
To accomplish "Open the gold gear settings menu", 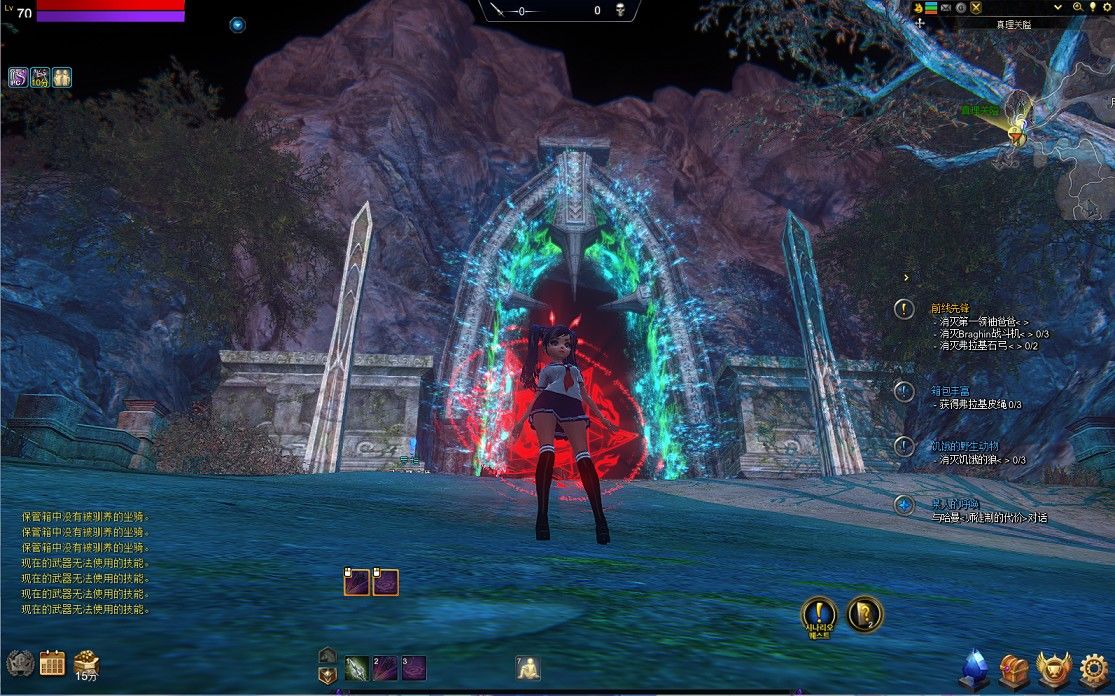I will pyautogui.click(x=1095, y=669).
